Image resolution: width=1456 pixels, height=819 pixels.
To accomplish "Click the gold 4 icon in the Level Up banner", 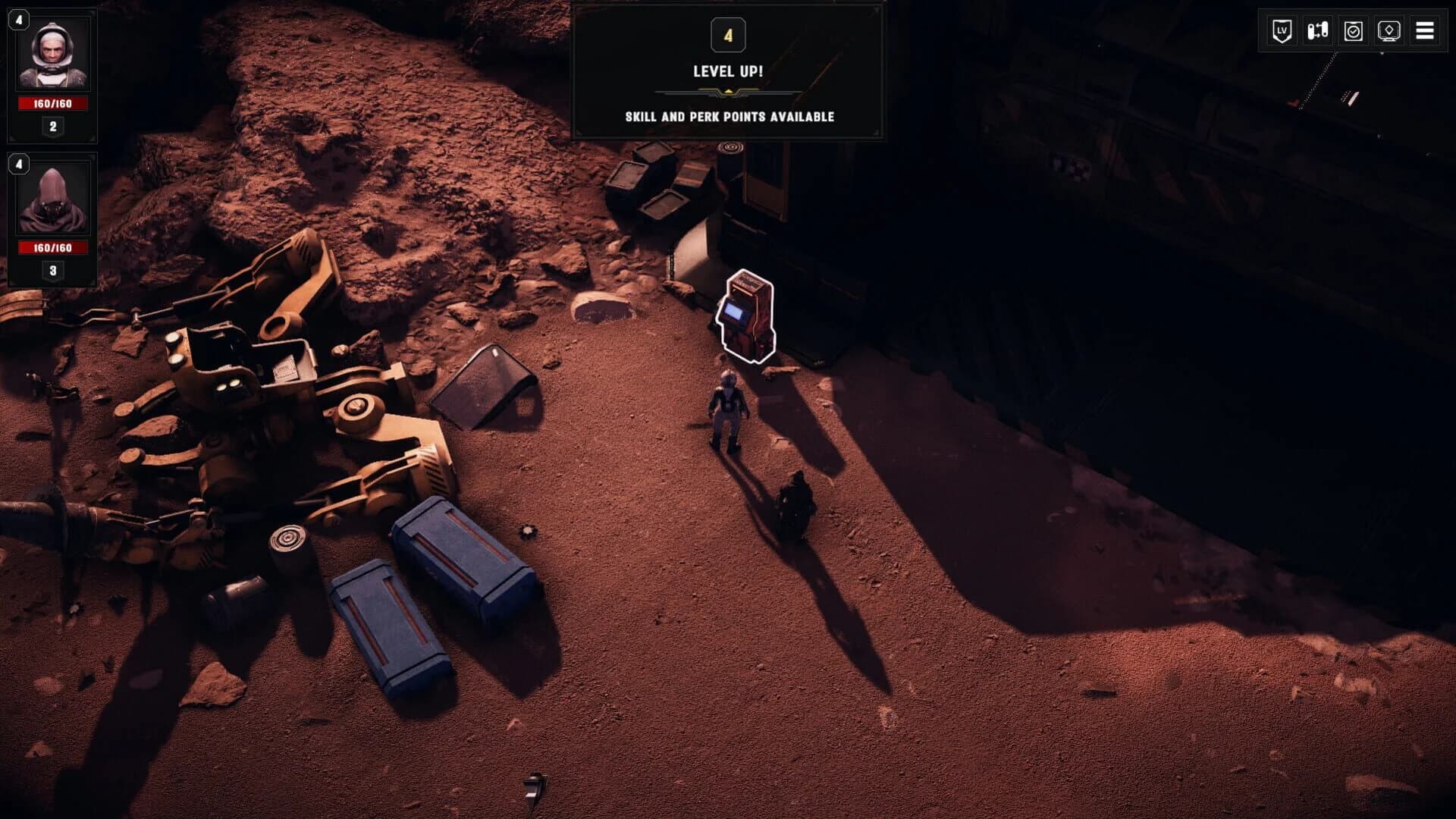I will coord(729,34).
